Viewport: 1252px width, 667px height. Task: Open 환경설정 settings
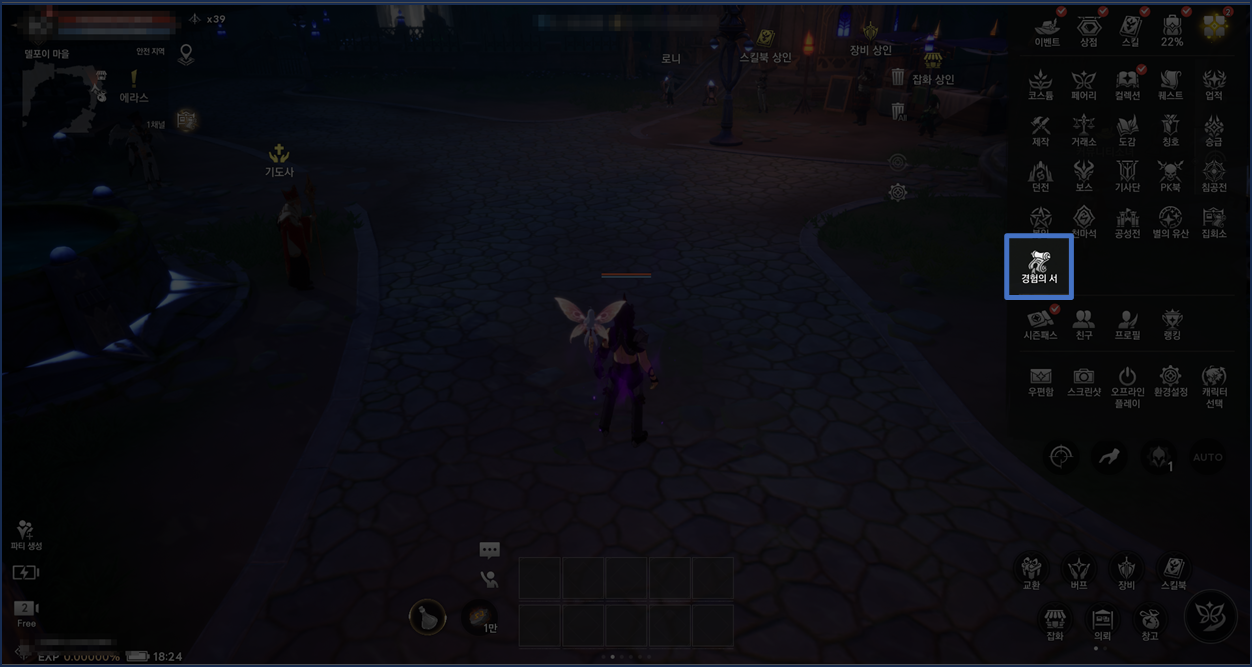click(1171, 381)
